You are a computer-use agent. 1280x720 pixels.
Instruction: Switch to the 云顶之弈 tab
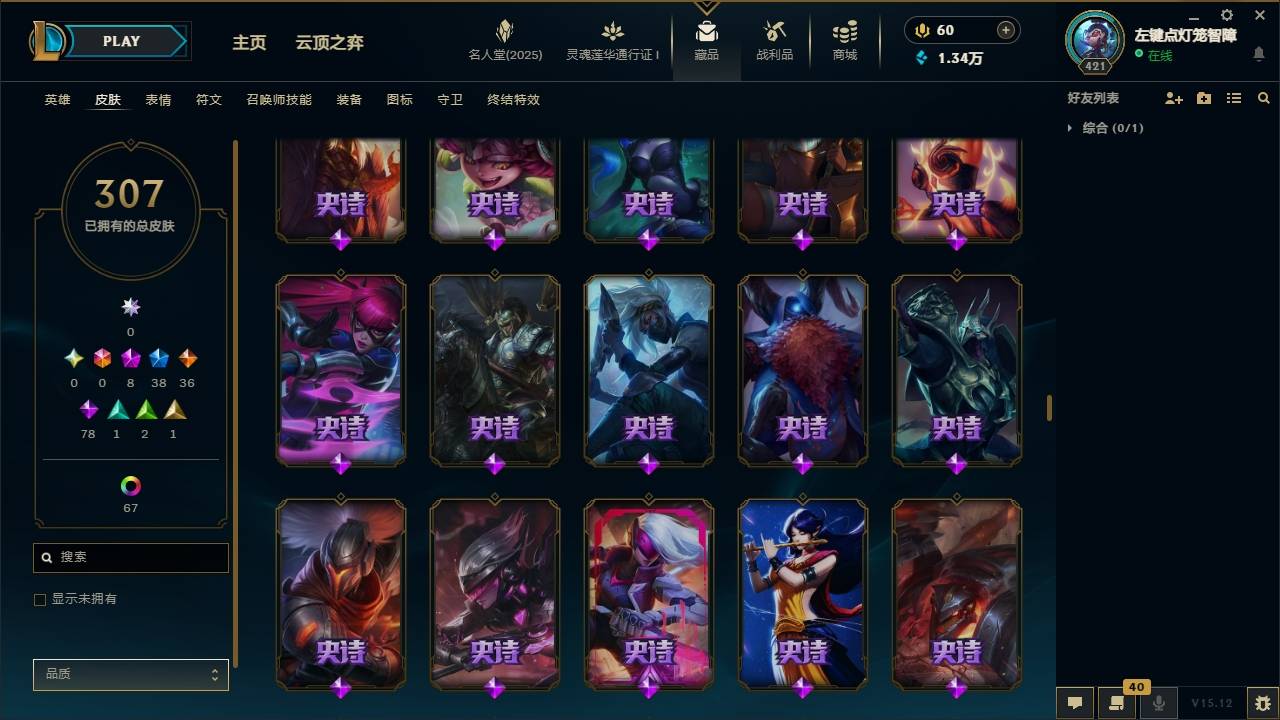pos(331,42)
